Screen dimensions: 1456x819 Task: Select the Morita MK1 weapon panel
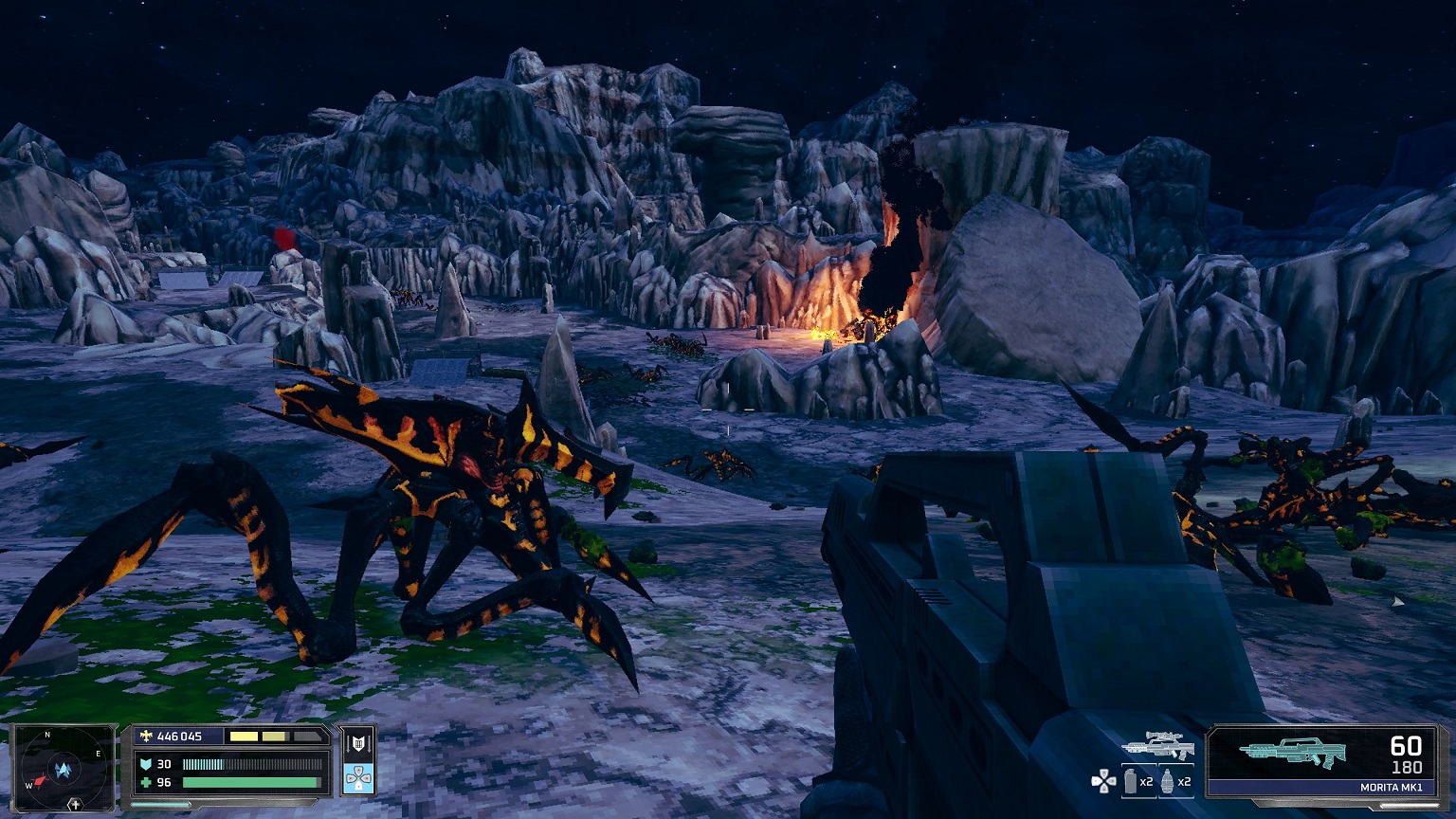point(1322,760)
